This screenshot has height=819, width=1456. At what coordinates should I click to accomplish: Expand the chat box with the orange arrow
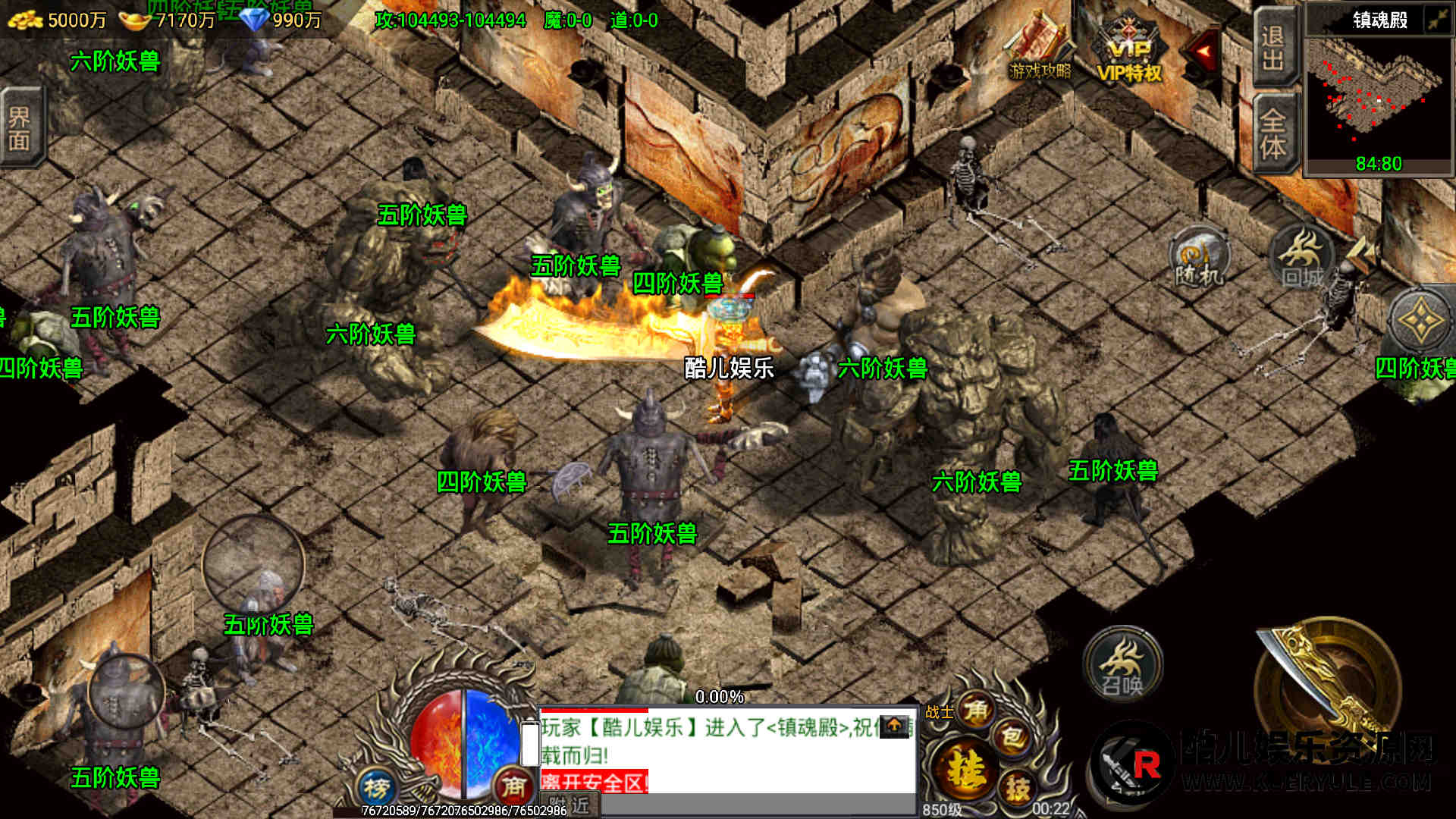click(x=895, y=726)
